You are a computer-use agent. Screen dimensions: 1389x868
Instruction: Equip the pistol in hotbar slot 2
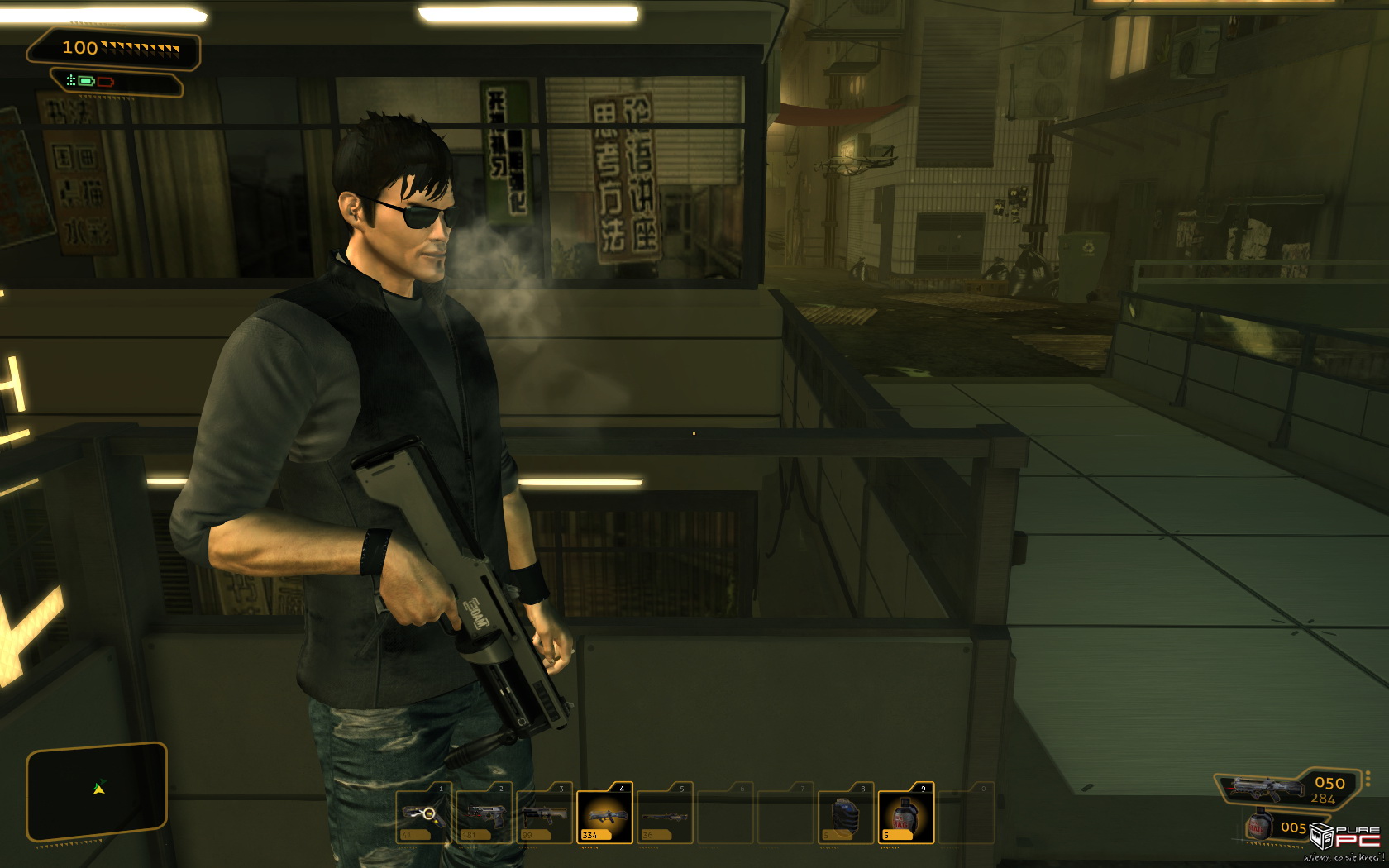[x=484, y=814]
